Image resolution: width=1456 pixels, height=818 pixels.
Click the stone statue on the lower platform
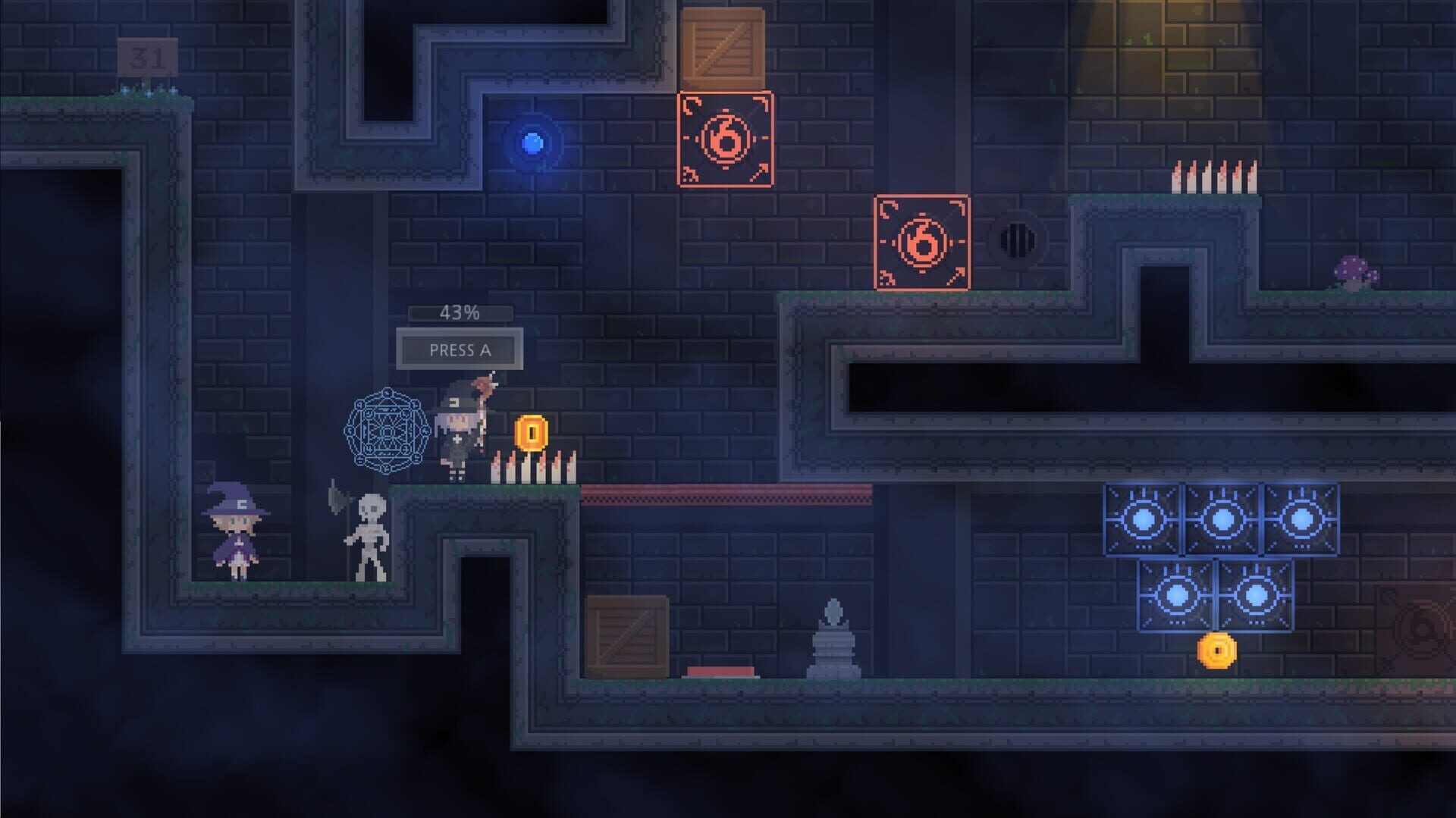834,648
